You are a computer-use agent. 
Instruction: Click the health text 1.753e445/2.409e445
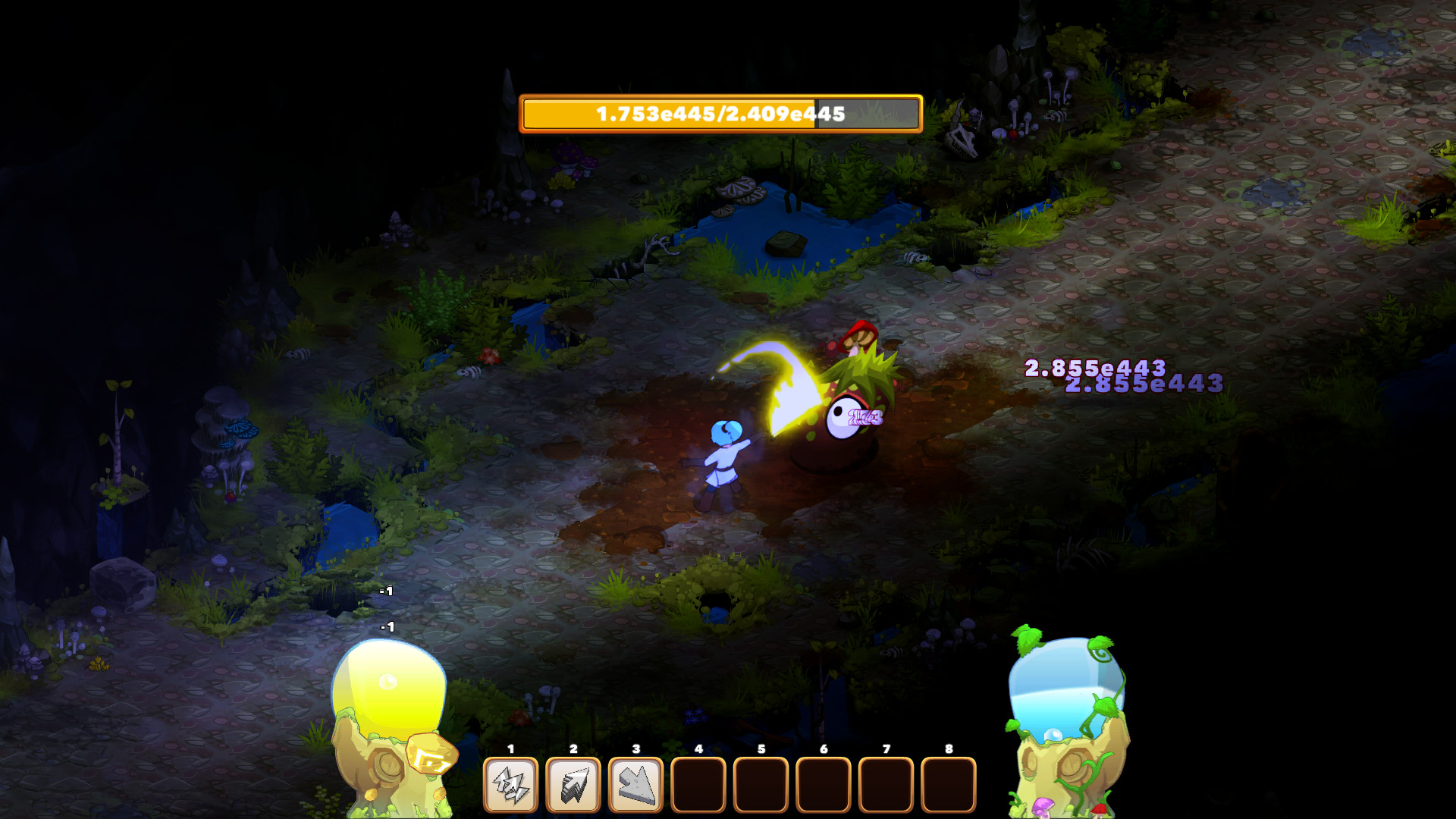point(719,115)
